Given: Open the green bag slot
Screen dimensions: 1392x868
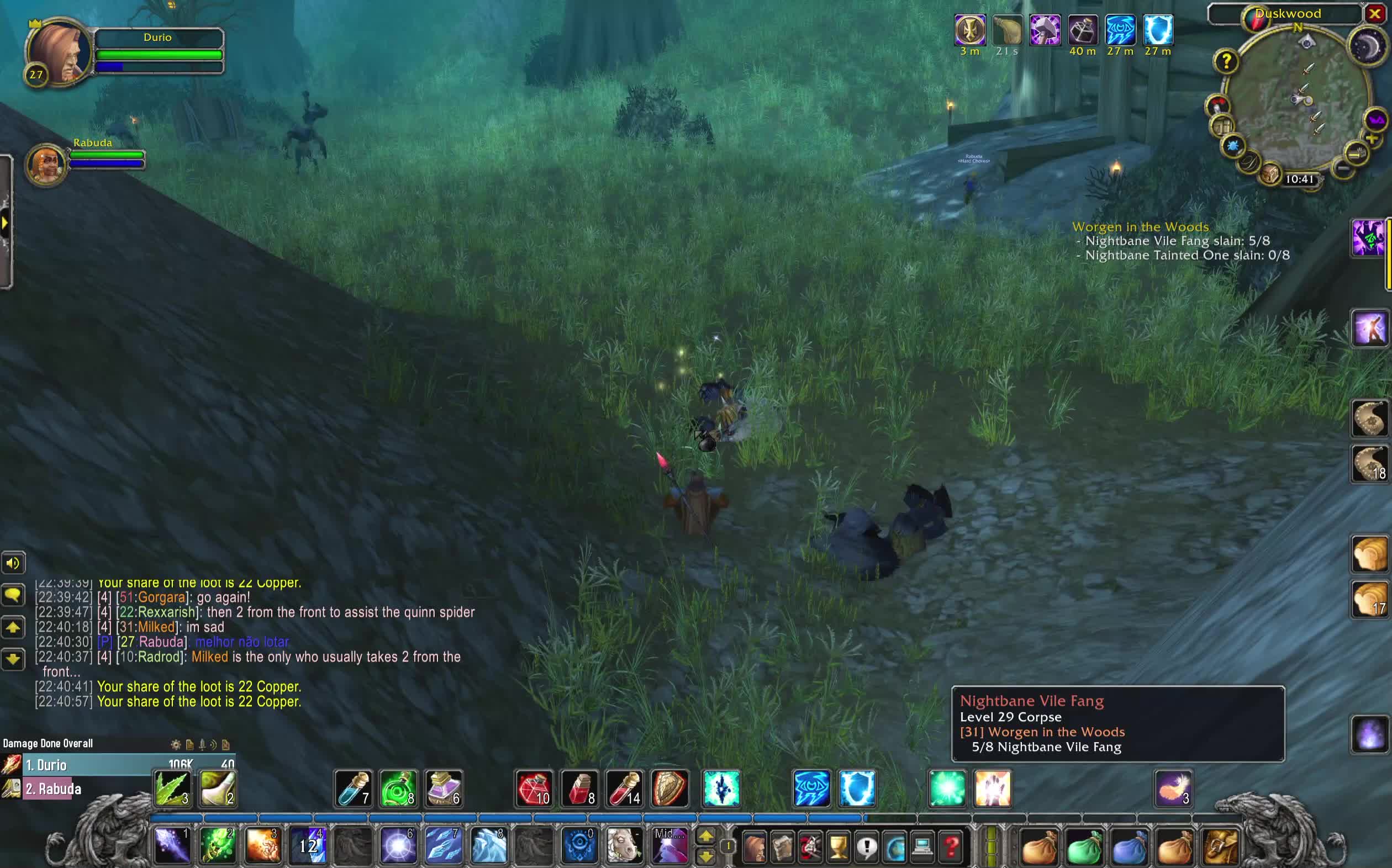Looking at the screenshot, I should pyautogui.click(x=1084, y=845).
